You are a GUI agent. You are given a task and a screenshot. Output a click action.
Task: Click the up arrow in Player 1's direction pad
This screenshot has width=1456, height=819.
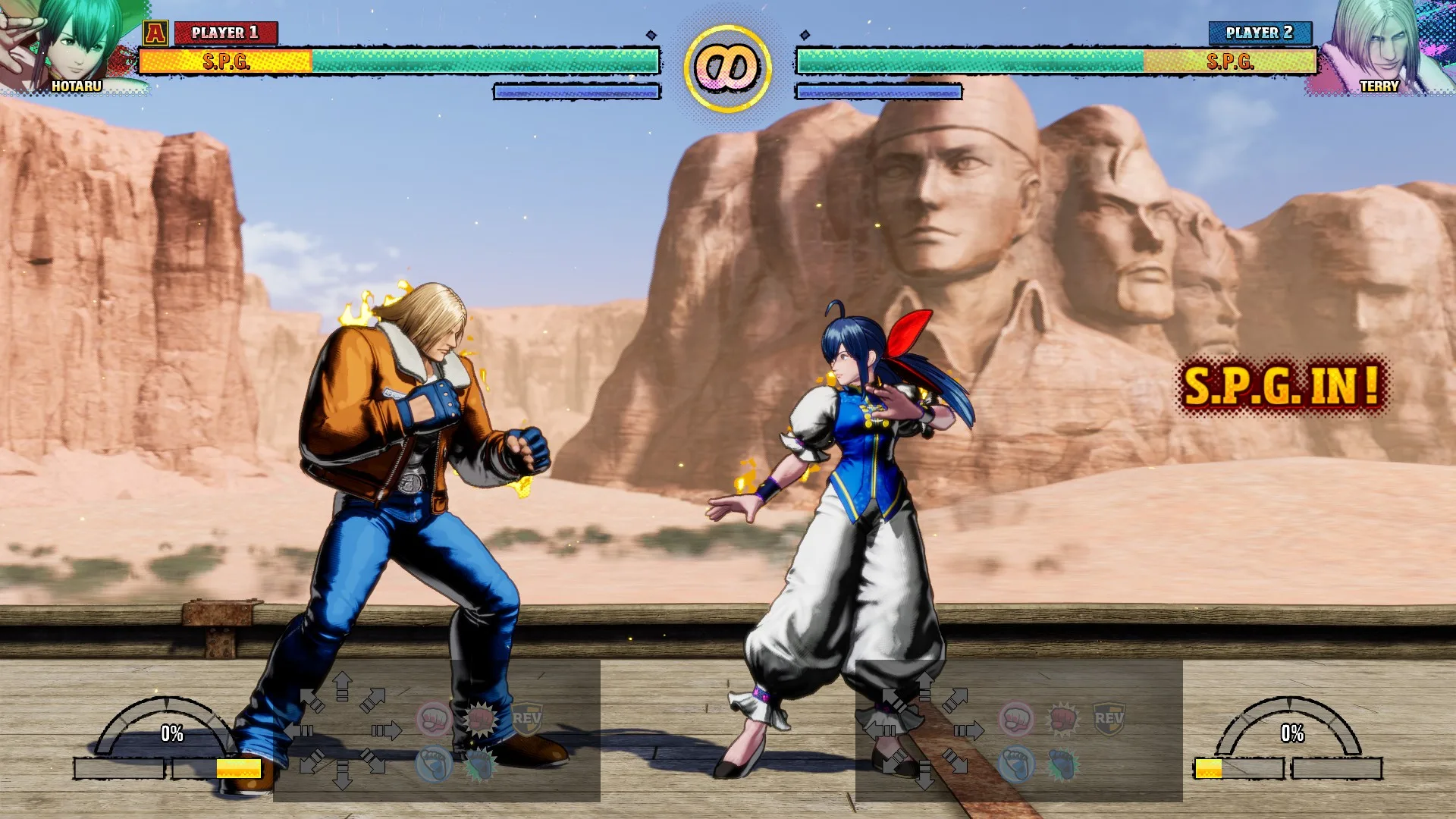tap(342, 686)
